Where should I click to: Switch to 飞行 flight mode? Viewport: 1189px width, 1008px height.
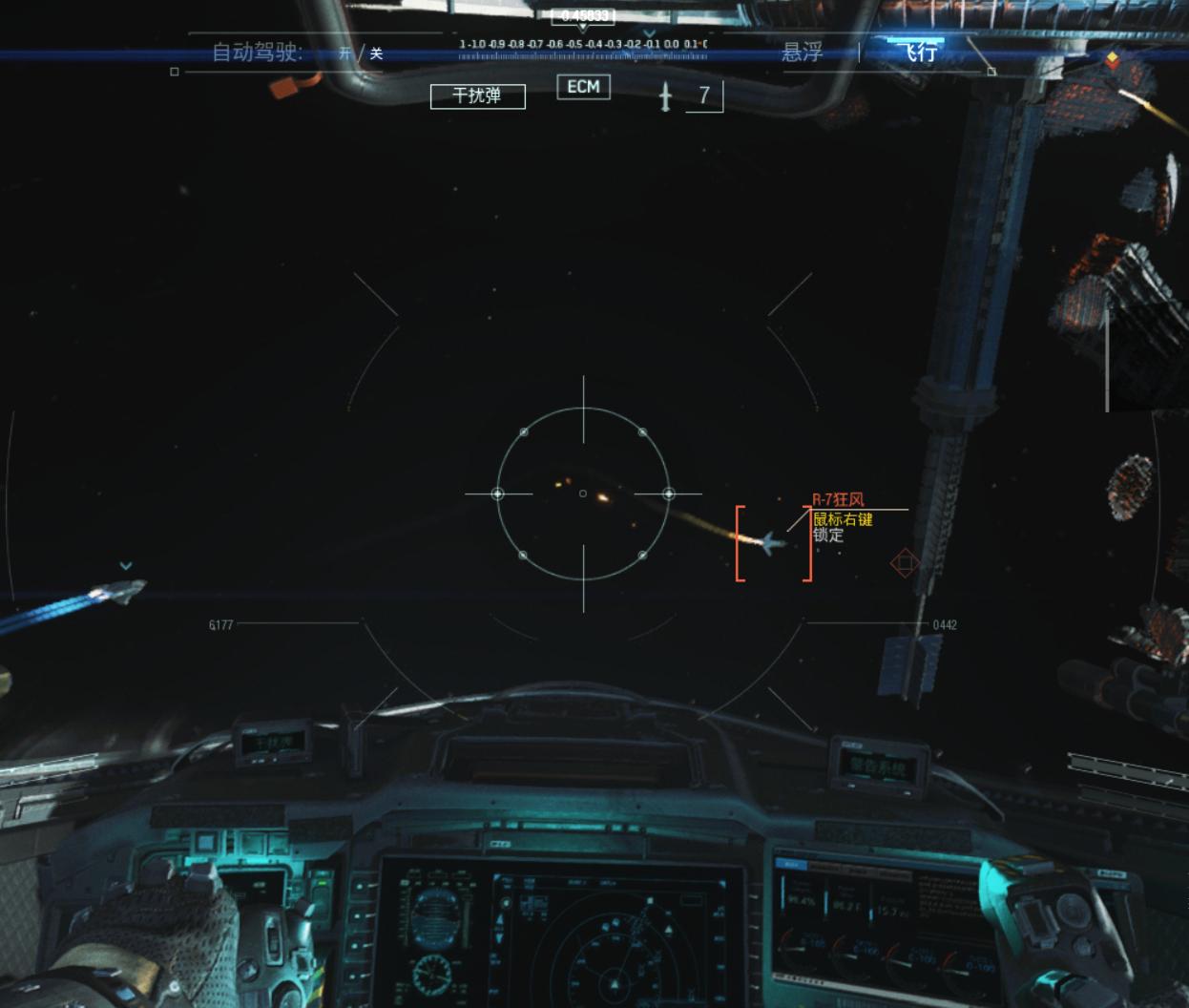[x=921, y=52]
